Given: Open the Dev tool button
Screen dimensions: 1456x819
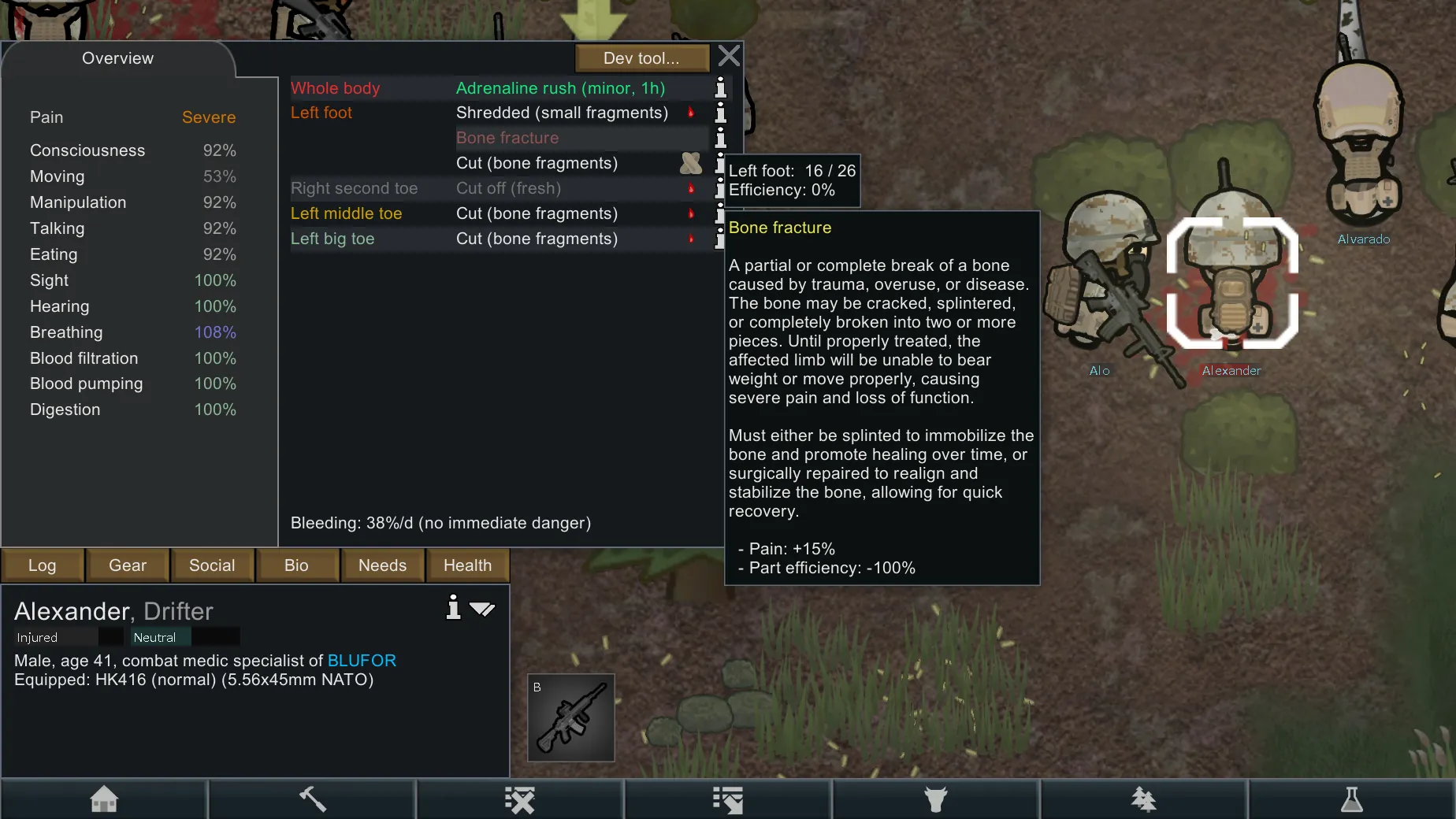Looking at the screenshot, I should pos(641,58).
